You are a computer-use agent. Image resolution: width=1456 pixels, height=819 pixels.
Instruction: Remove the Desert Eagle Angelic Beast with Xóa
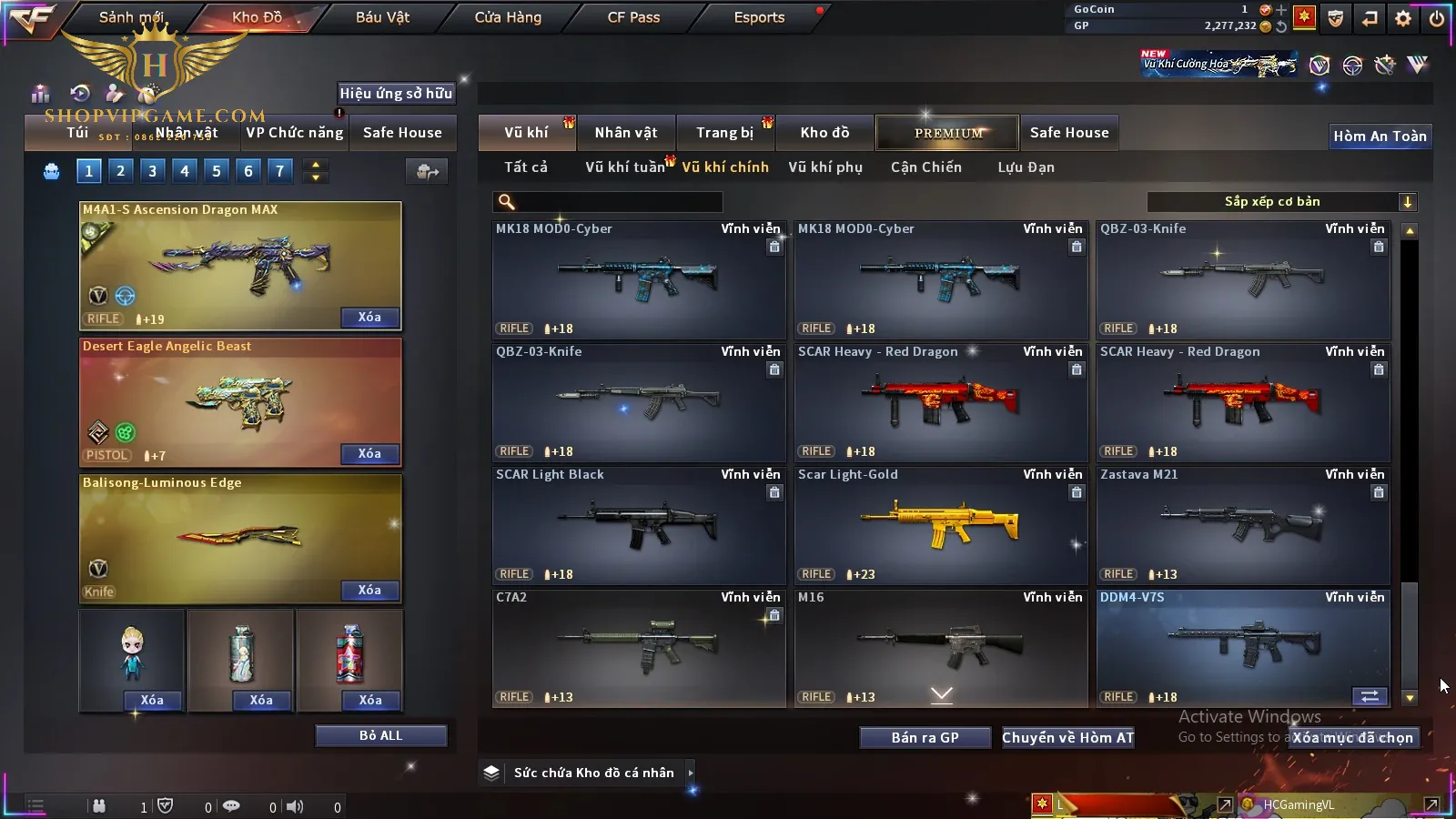tap(369, 454)
